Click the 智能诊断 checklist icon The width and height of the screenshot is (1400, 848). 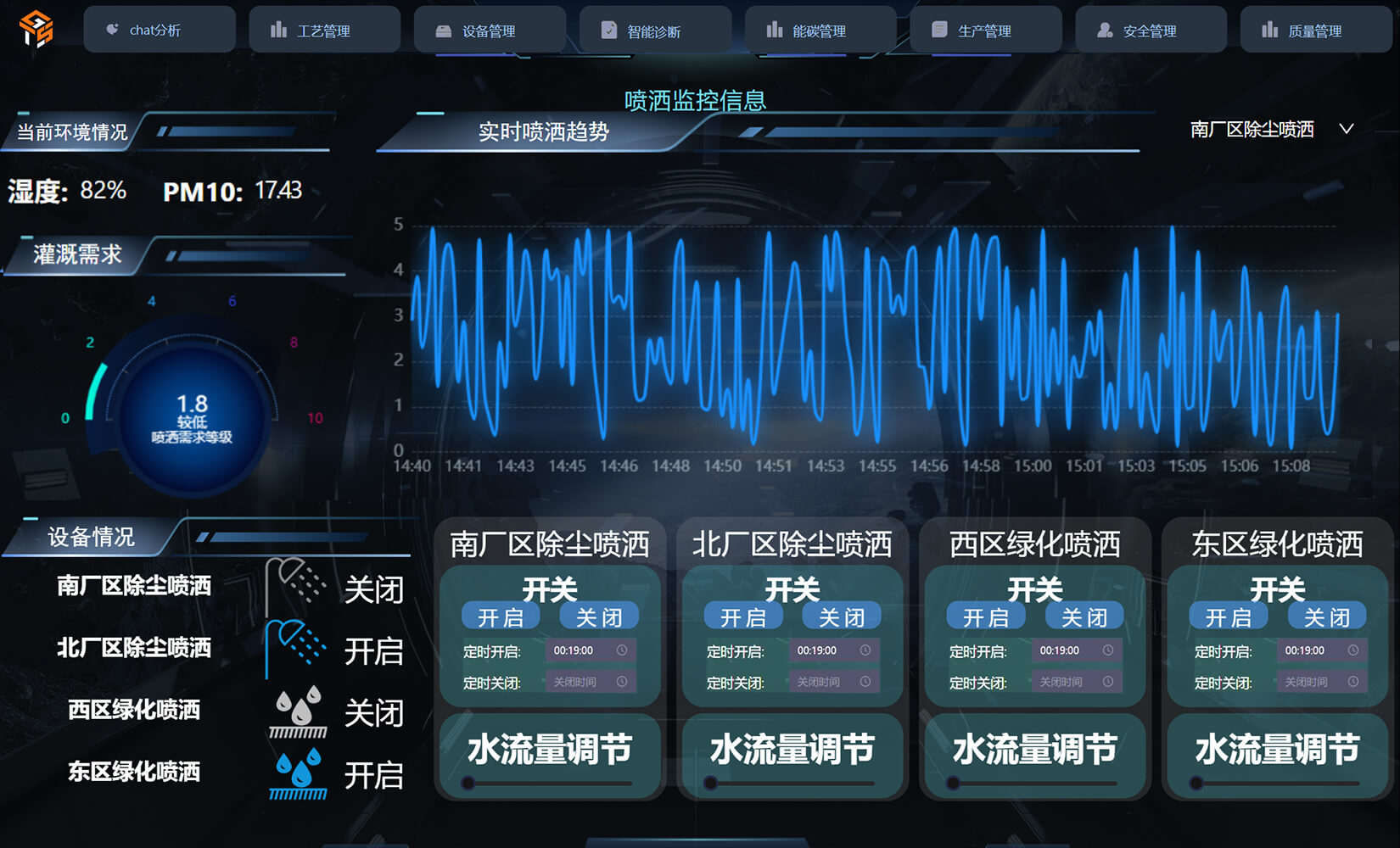[x=608, y=30]
